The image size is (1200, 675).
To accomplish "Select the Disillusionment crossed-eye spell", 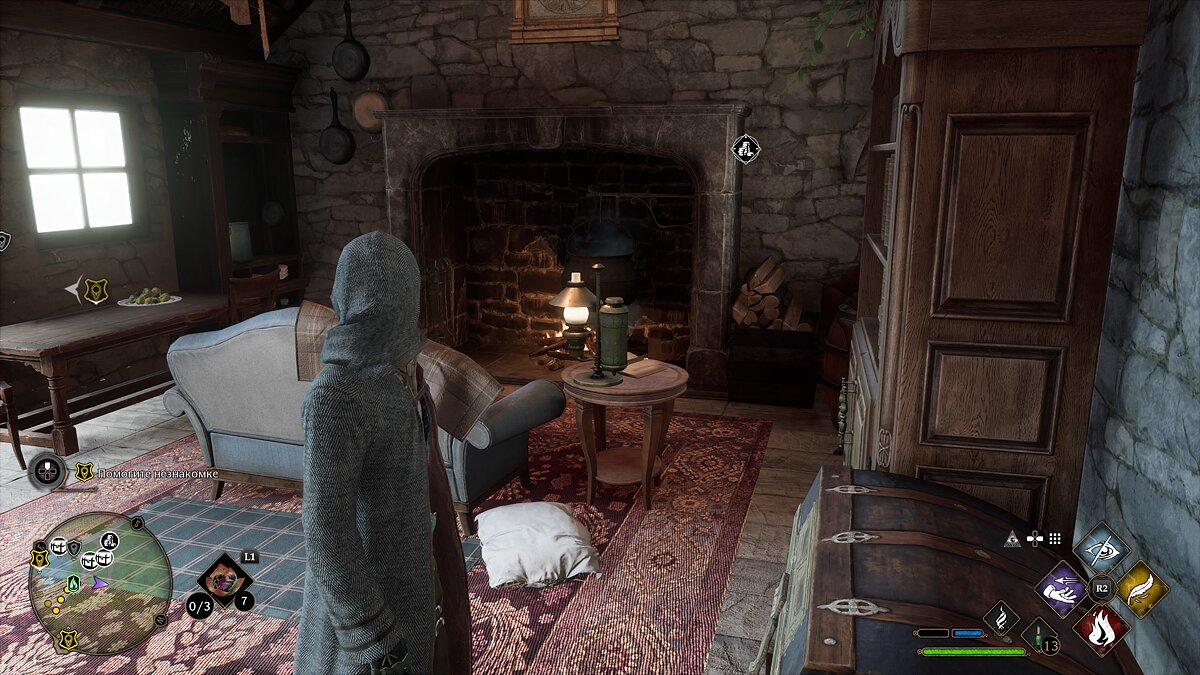I will (x=1101, y=548).
